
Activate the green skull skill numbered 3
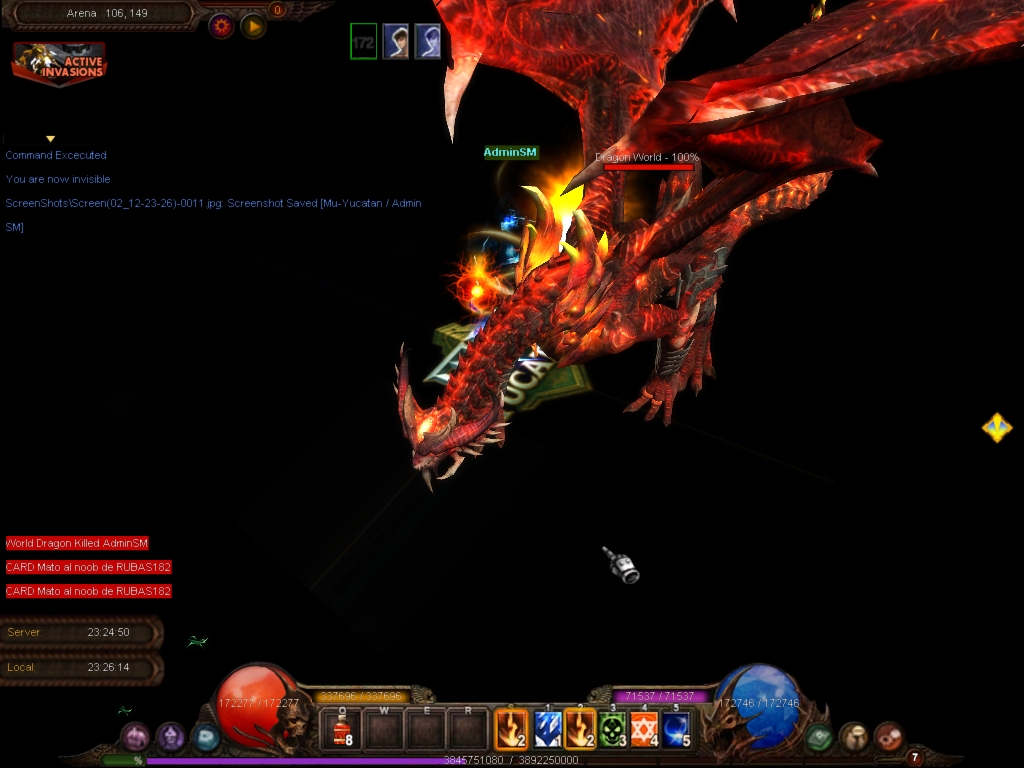click(613, 730)
